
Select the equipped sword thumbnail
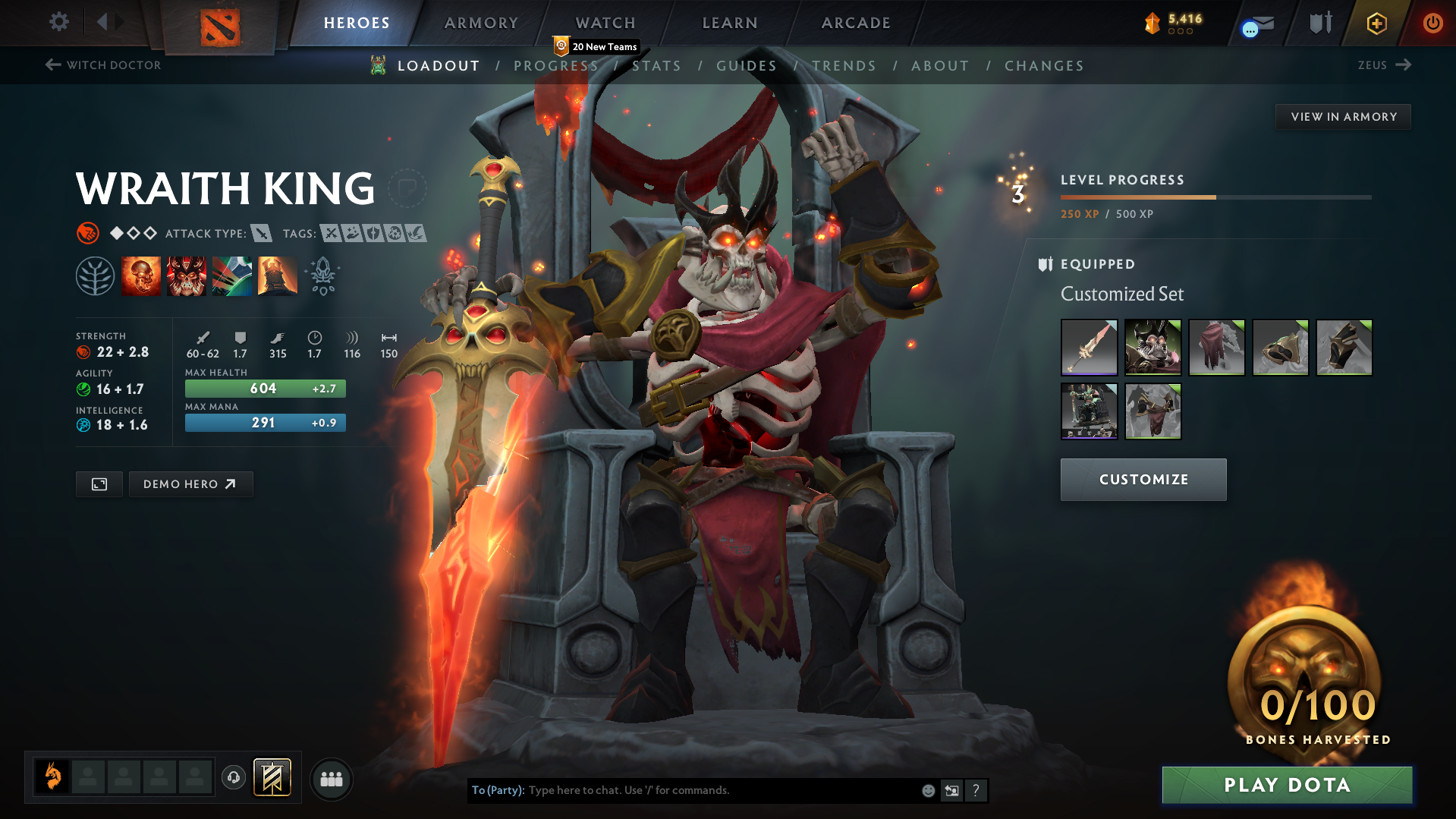[1089, 347]
